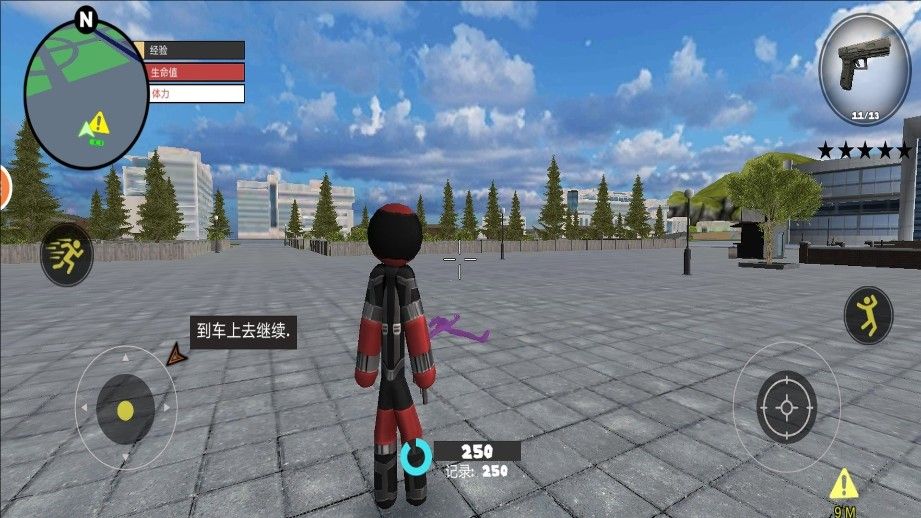921x518 pixels.
Task: Click the orange button at left edge
Action: (4, 187)
